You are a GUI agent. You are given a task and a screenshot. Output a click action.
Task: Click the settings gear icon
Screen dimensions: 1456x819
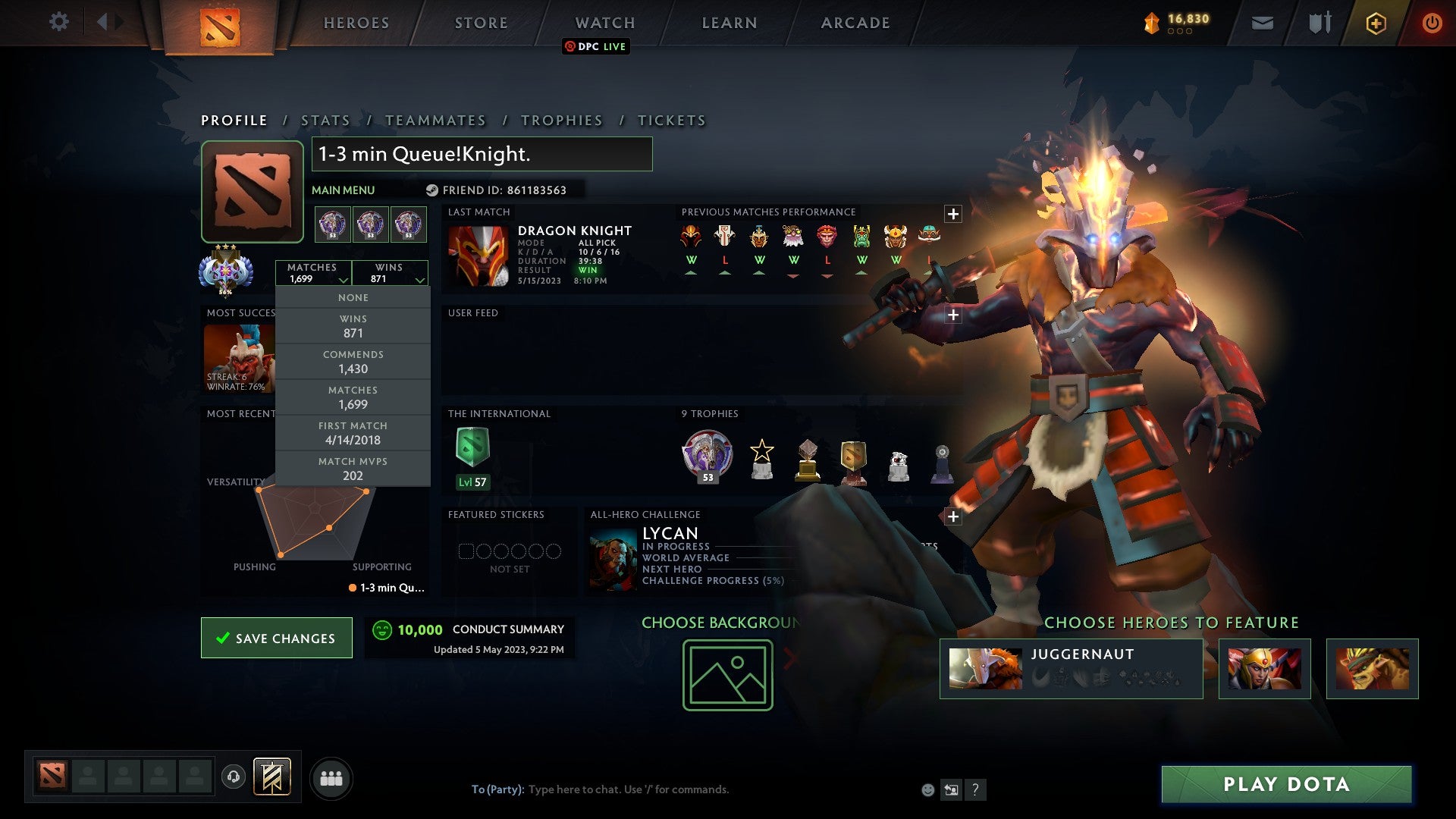pyautogui.click(x=59, y=22)
